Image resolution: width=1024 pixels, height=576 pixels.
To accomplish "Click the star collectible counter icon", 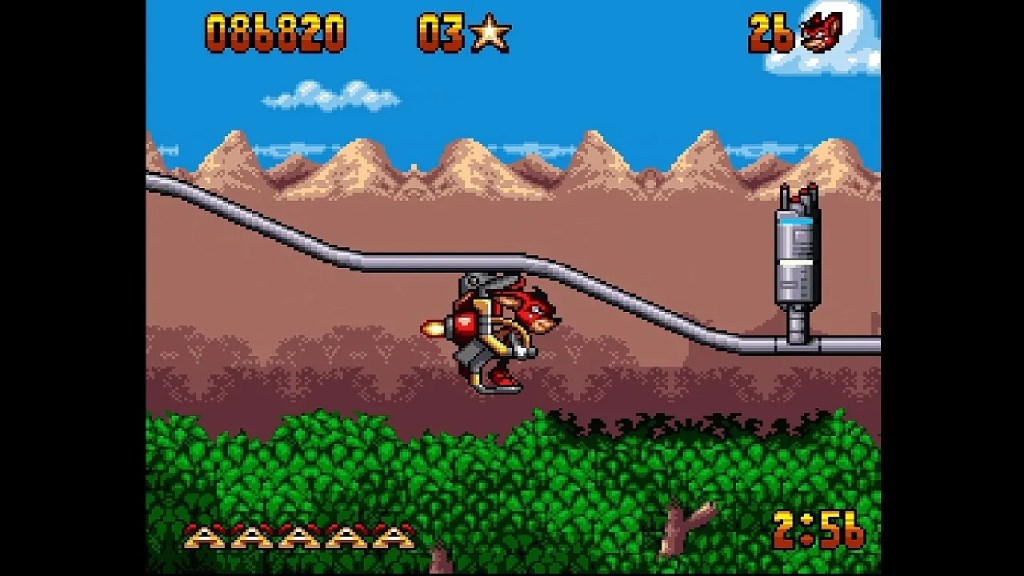I will [490, 34].
